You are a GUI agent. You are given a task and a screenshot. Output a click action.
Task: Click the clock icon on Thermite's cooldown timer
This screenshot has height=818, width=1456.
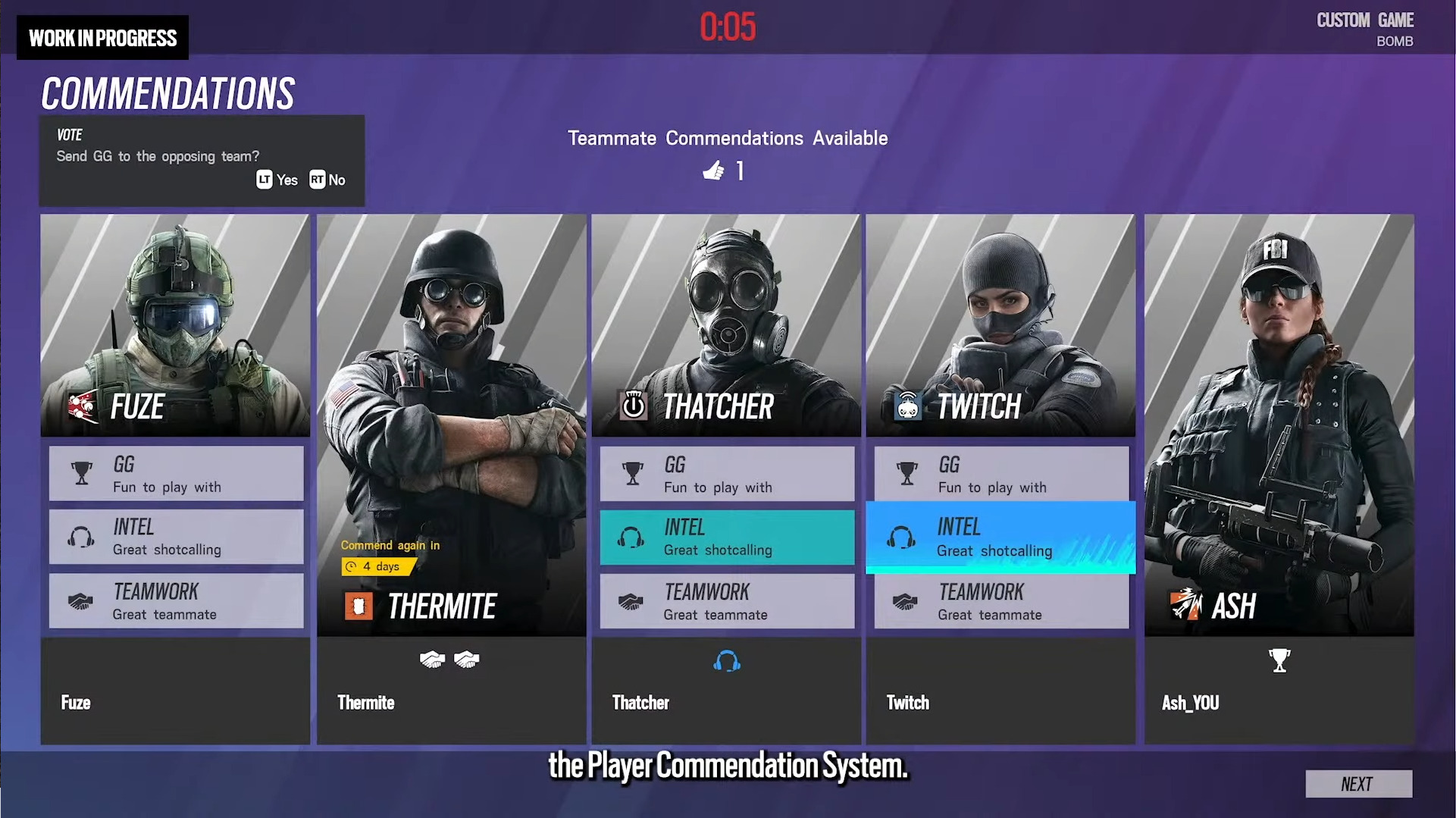click(351, 566)
